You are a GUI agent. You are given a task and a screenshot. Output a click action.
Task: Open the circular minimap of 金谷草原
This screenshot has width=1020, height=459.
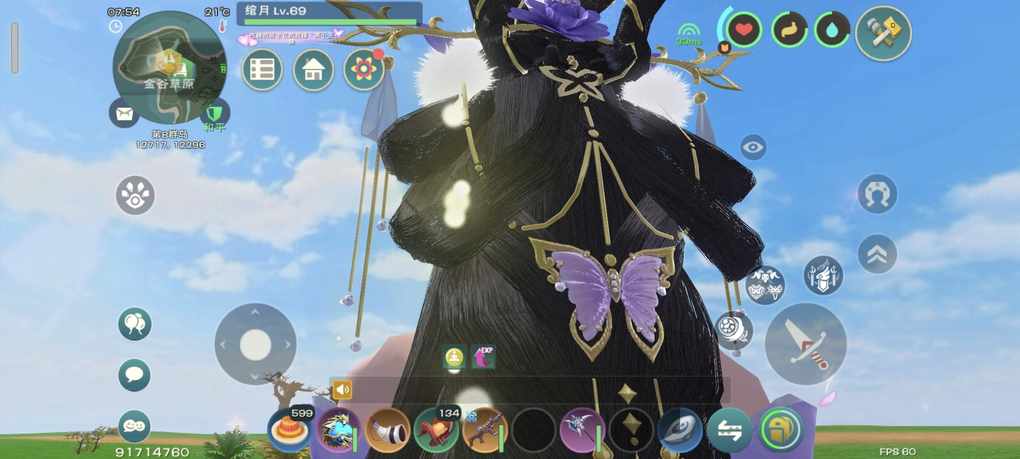pos(168,60)
